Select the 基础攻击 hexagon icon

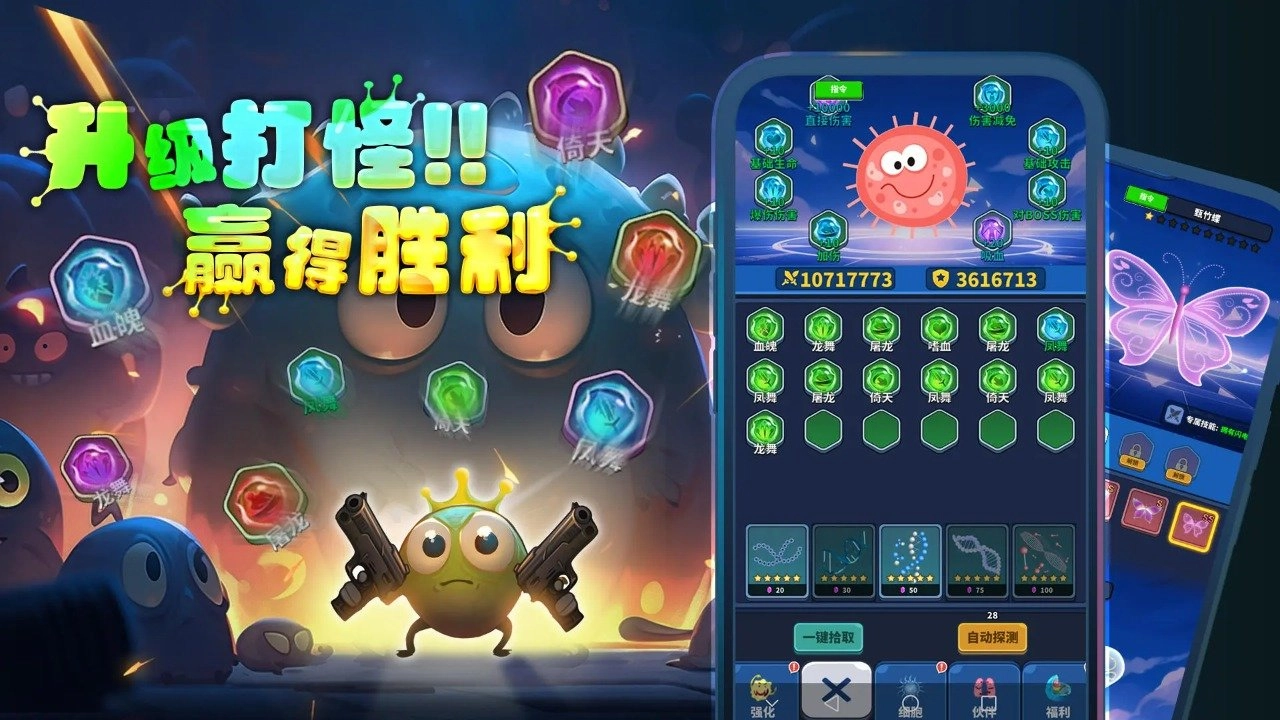(1044, 139)
